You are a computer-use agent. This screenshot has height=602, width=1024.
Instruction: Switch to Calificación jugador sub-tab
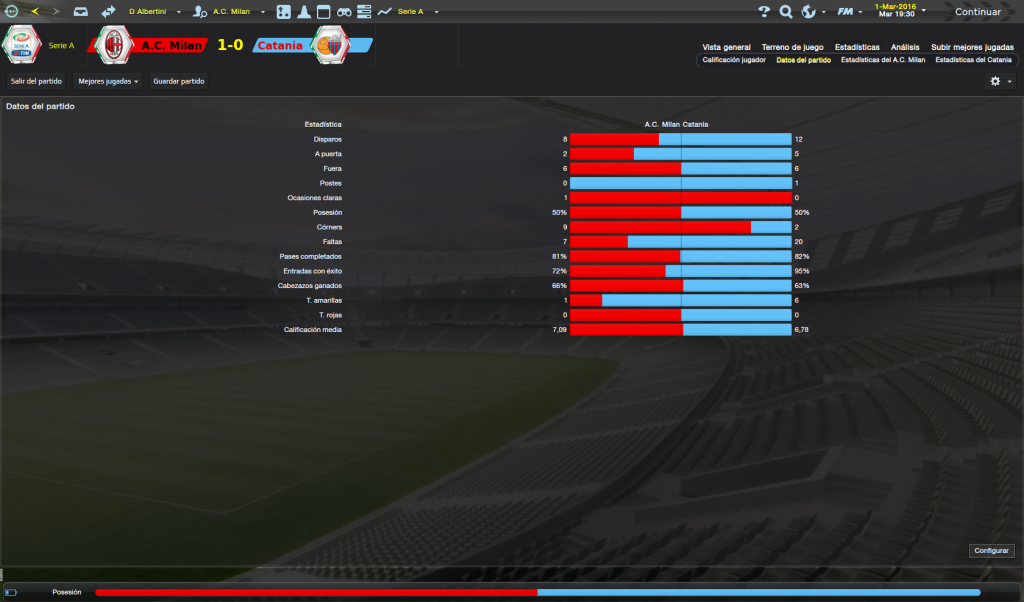tap(734, 60)
